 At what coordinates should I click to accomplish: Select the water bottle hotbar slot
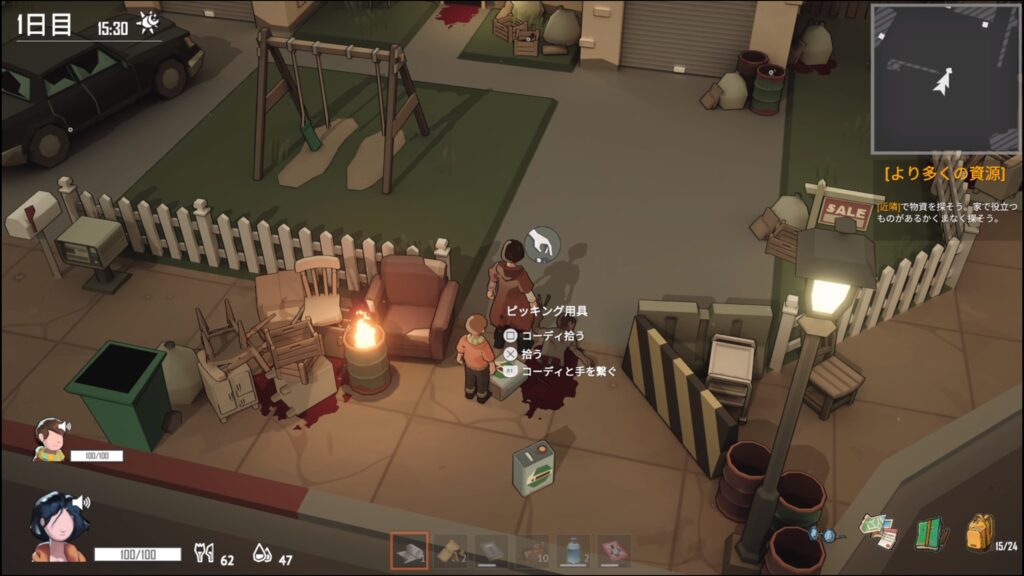click(573, 551)
